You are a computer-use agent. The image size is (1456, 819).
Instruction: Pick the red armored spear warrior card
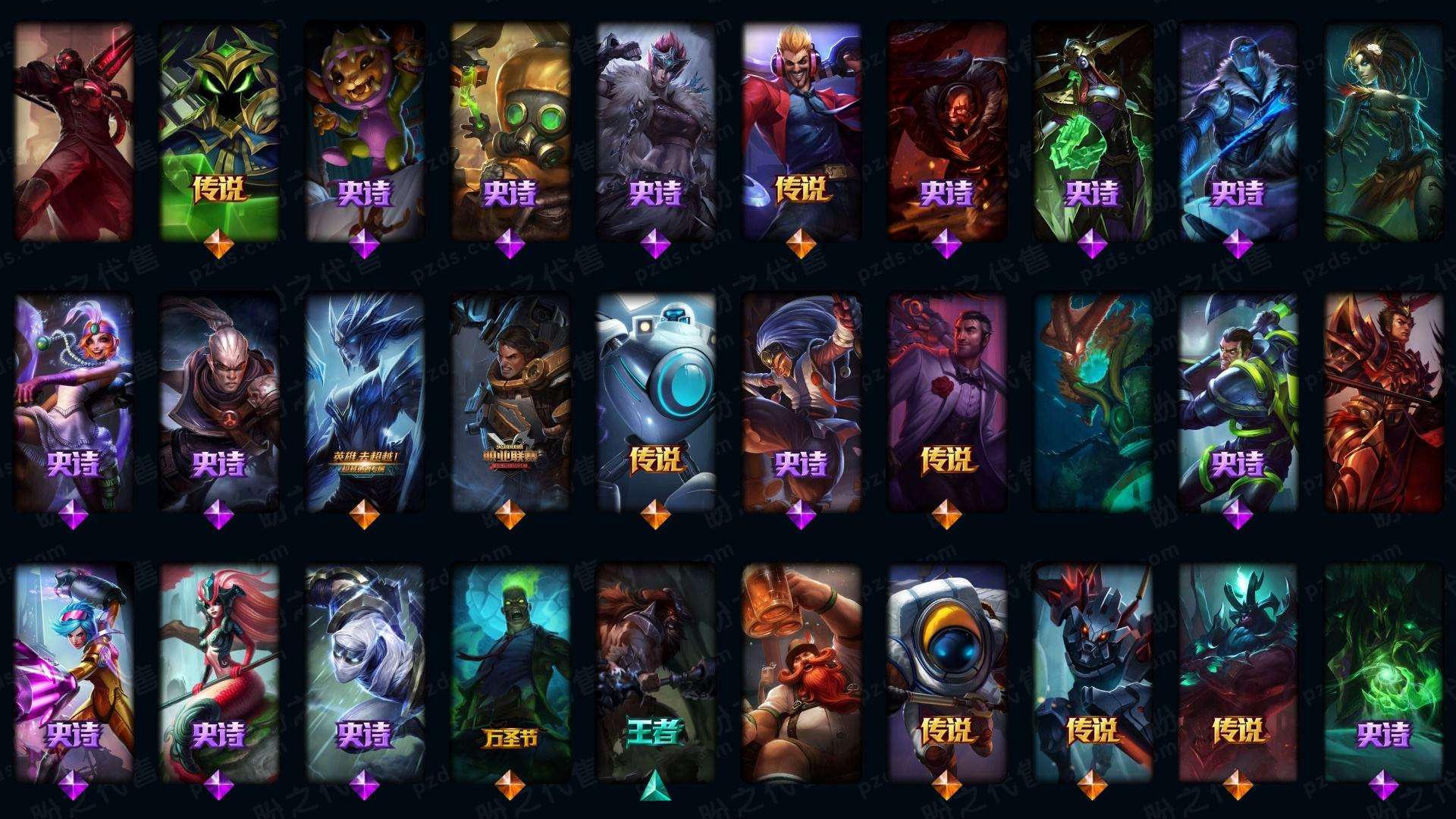click(x=1383, y=402)
